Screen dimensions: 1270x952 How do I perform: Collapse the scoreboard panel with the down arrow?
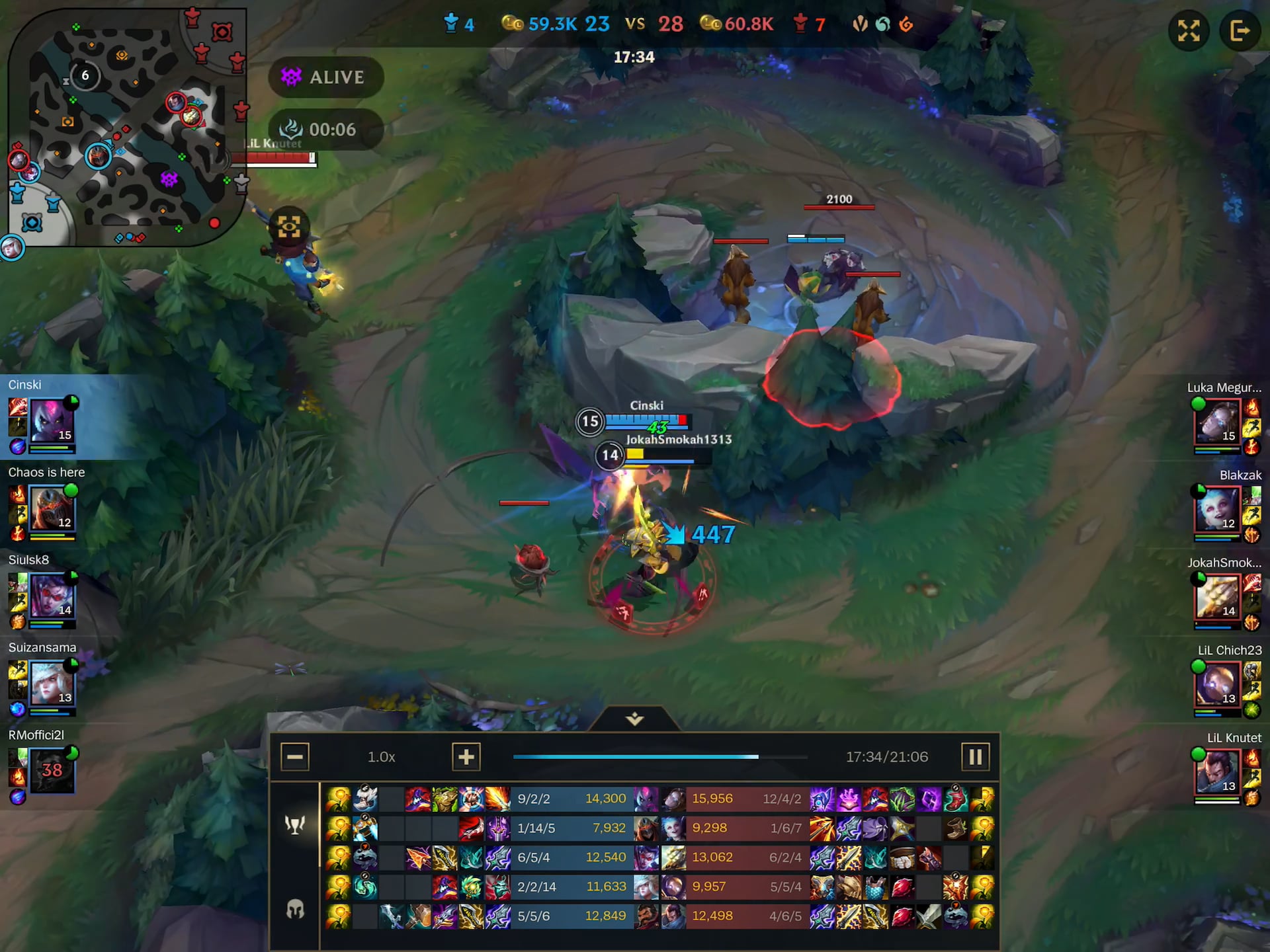[634, 719]
